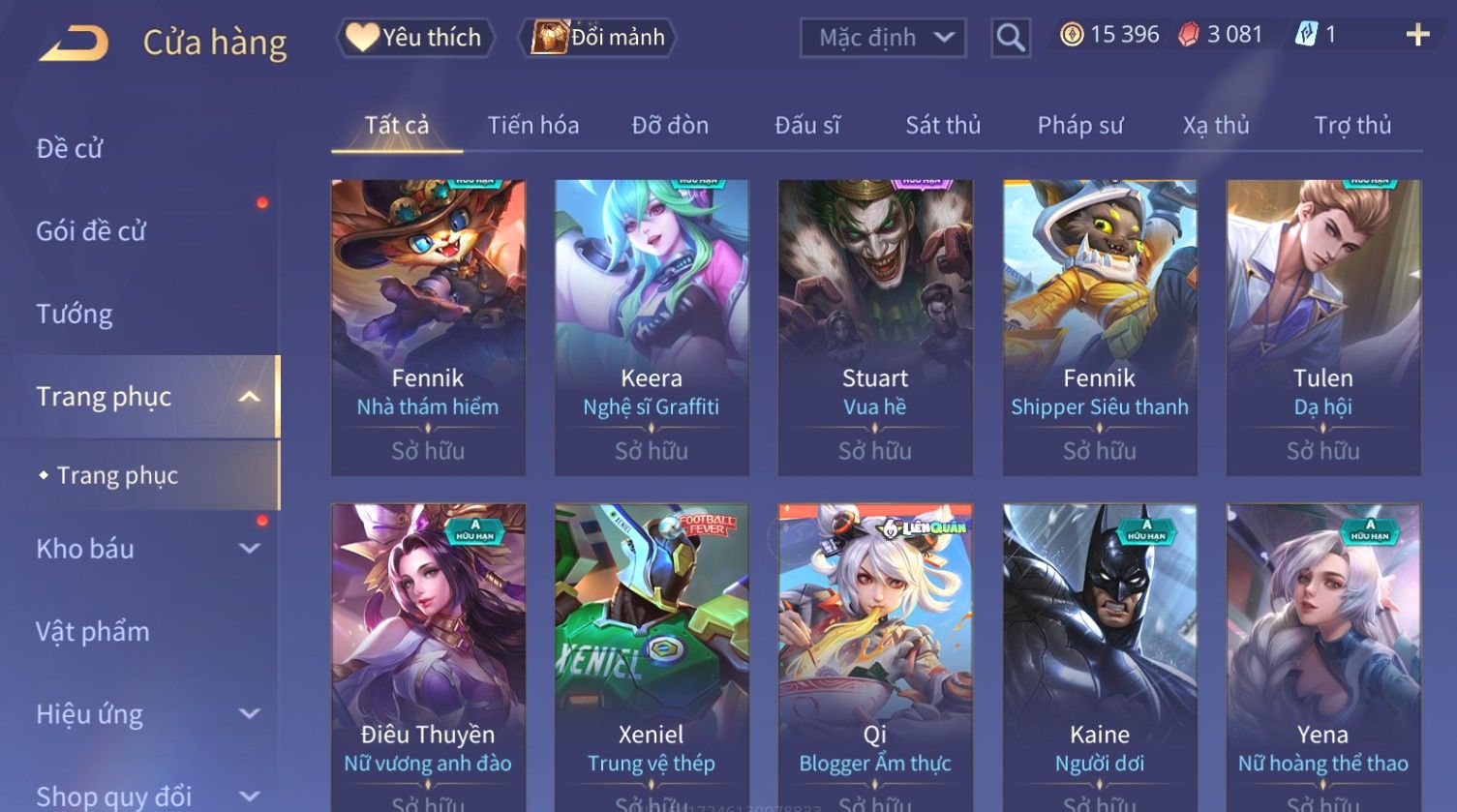Click the magnifying glass search icon

pos(1010,38)
